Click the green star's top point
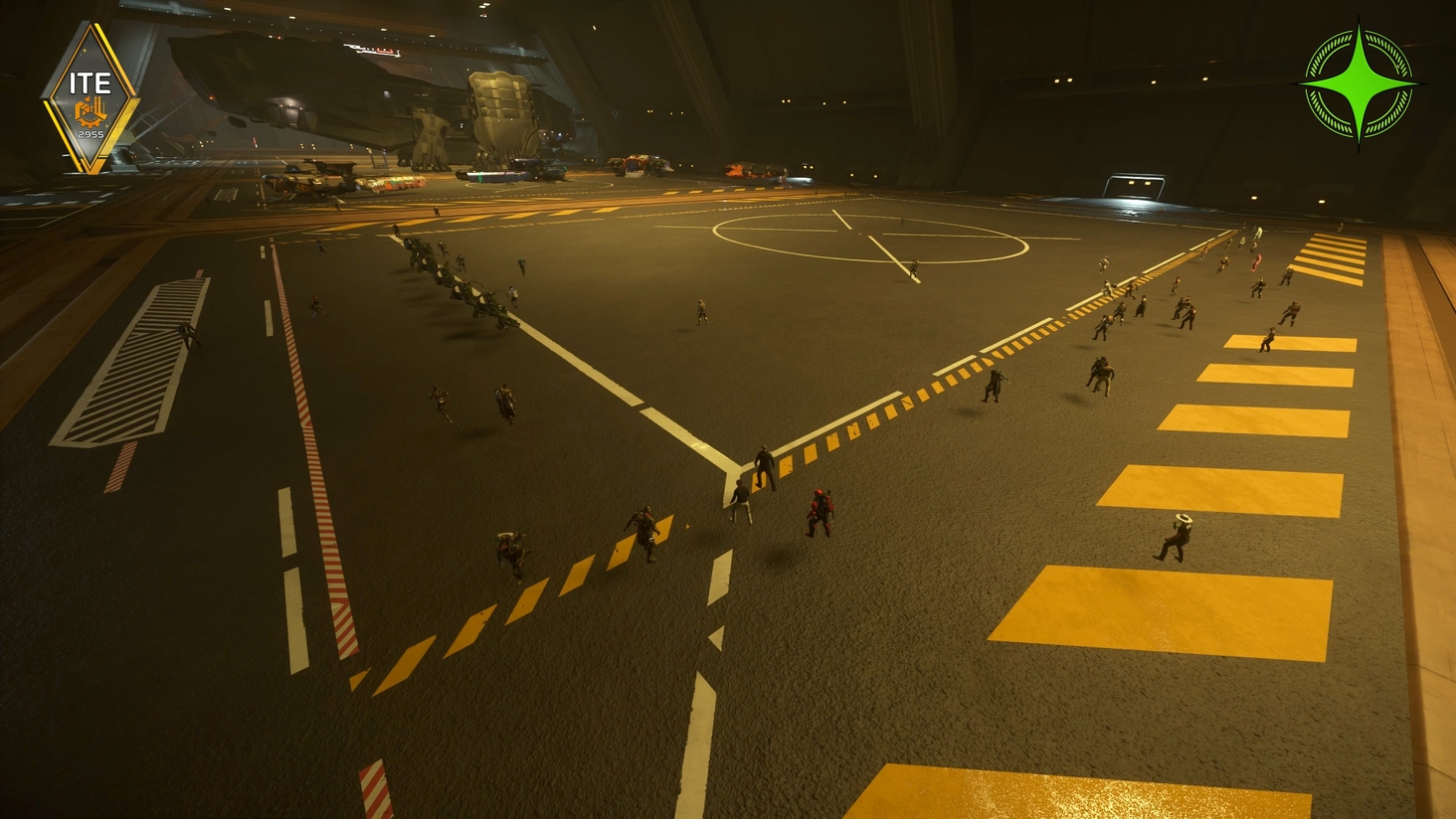Image resolution: width=1456 pixels, height=819 pixels. (1359, 25)
